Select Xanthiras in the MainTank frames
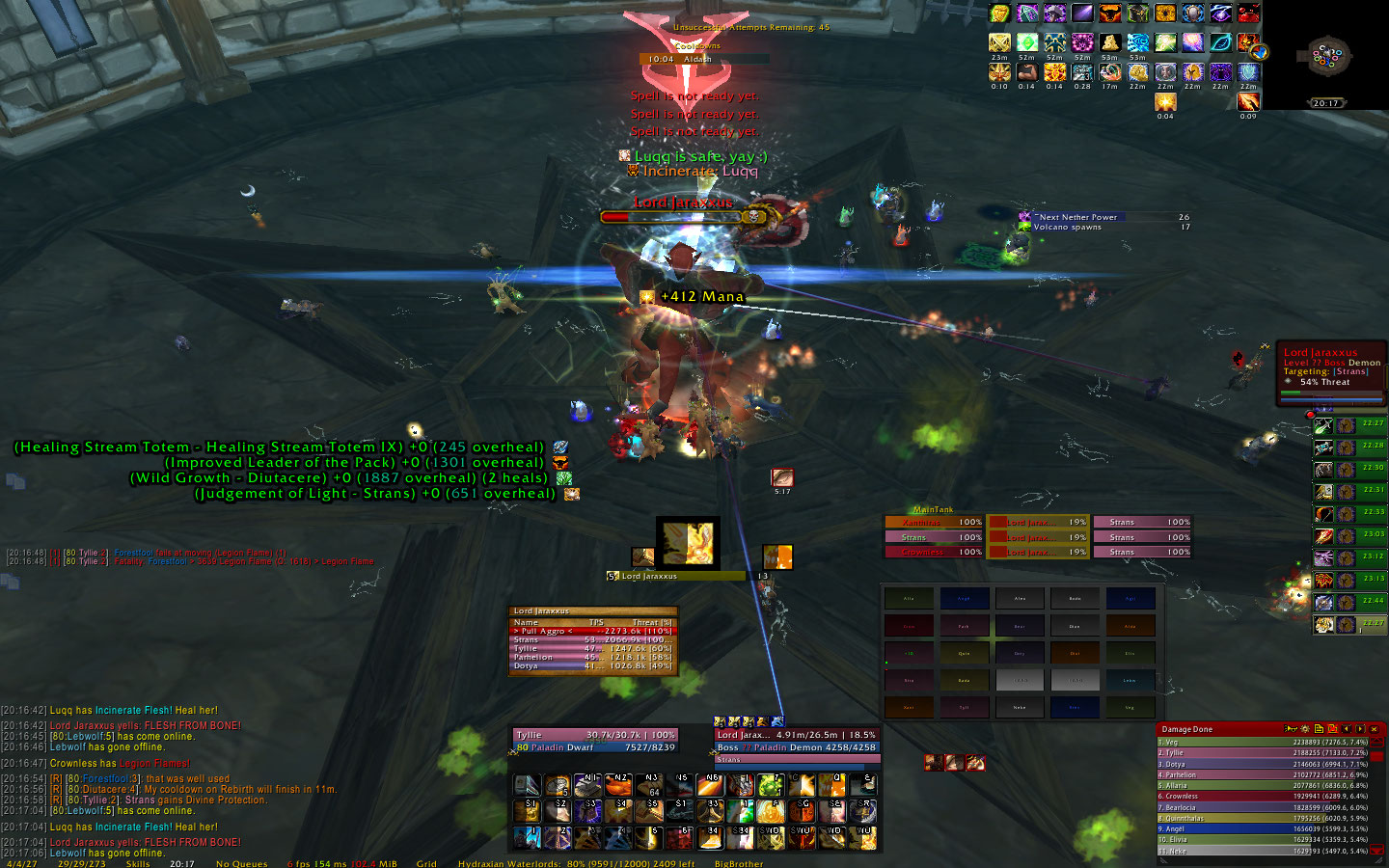The width and height of the screenshot is (1389, 868). [x=933, y=522]
